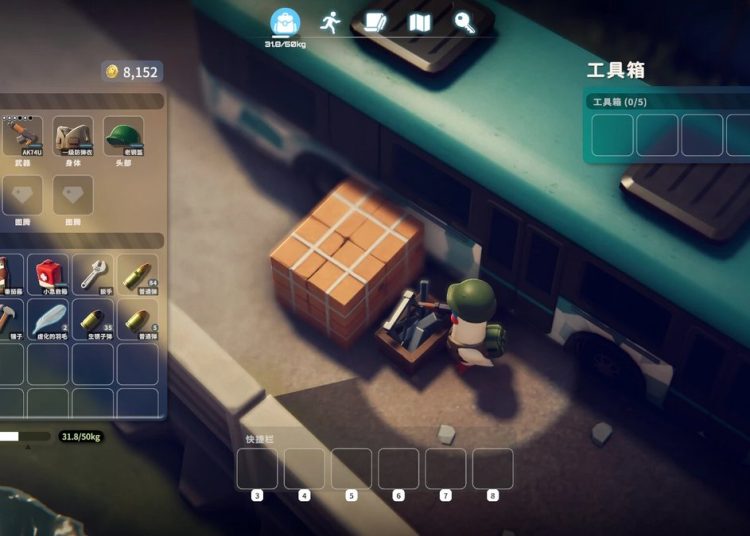Choose quick bar slot number 6

click(x=398, y=469)
